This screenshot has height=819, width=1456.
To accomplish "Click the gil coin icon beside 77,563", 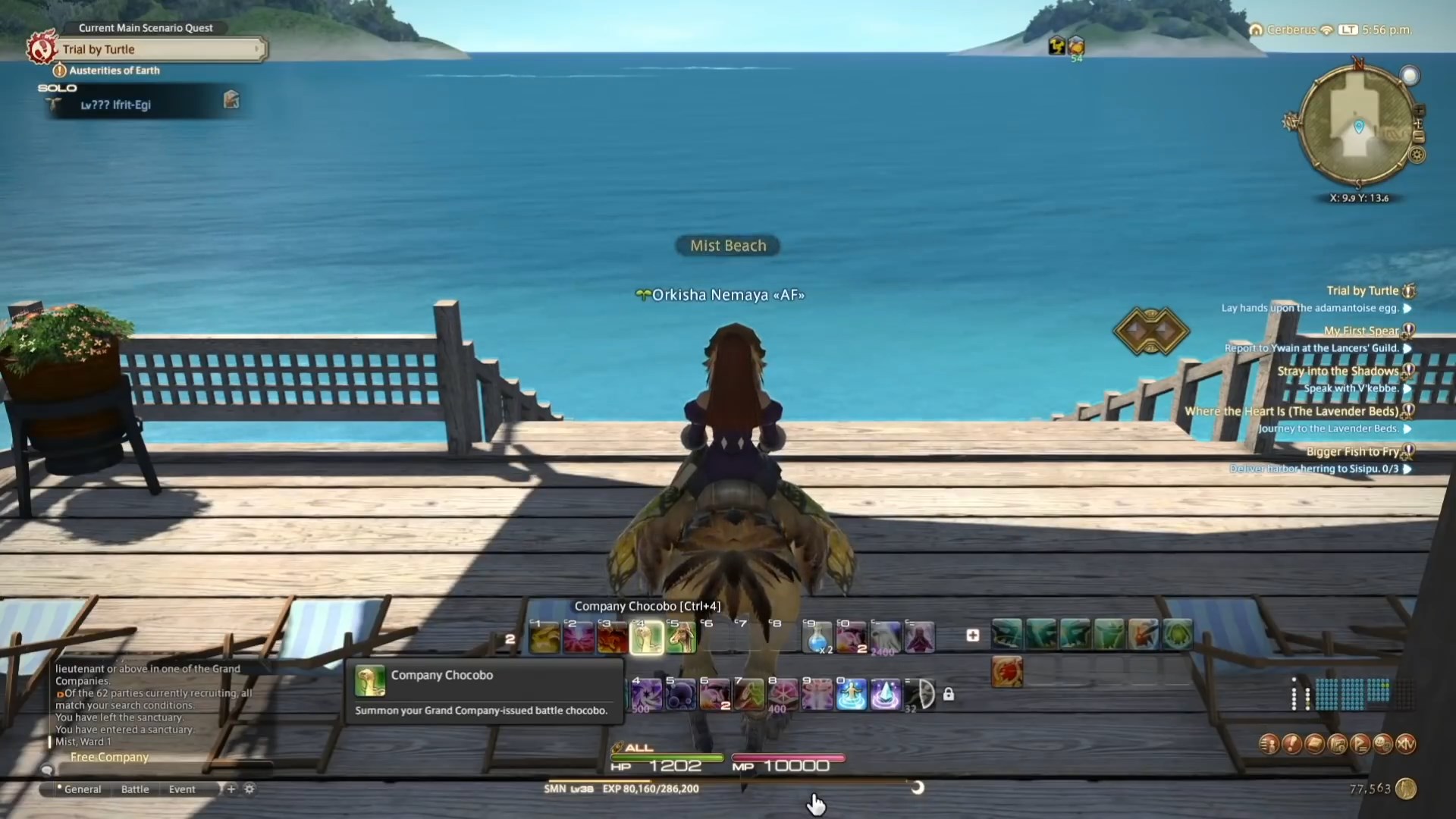I will point(1406,789).
